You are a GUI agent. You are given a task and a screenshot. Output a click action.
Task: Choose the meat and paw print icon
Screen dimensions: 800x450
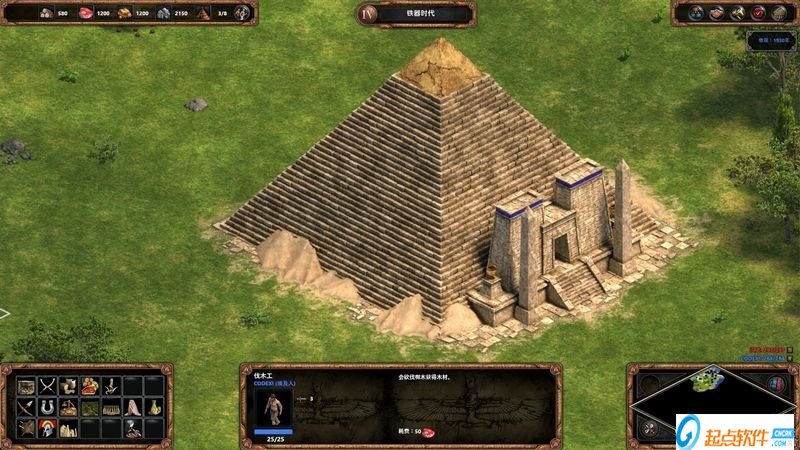pyautogui.click(x=90, y=386)
